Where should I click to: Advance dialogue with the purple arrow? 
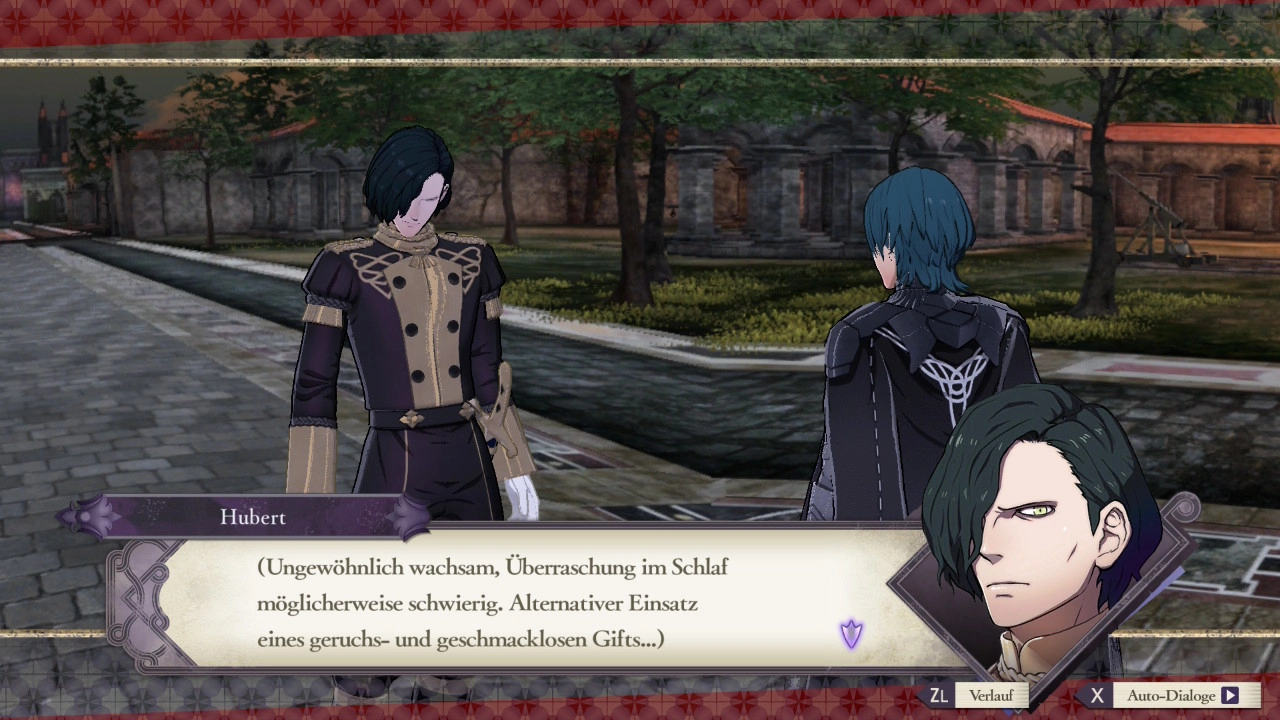click(851, 633)
